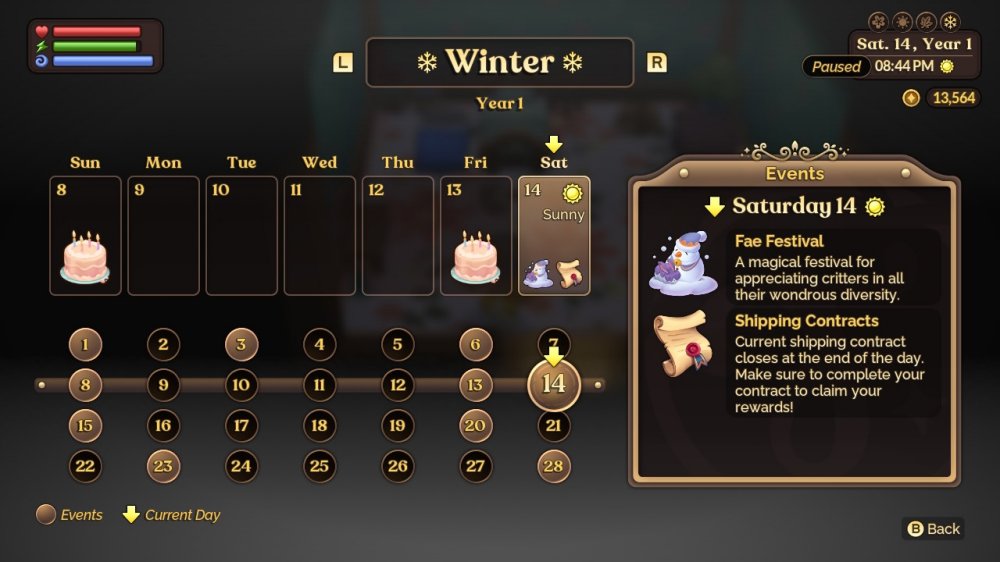Pick the highlighted day 14 marker

(x=554, y=385)
